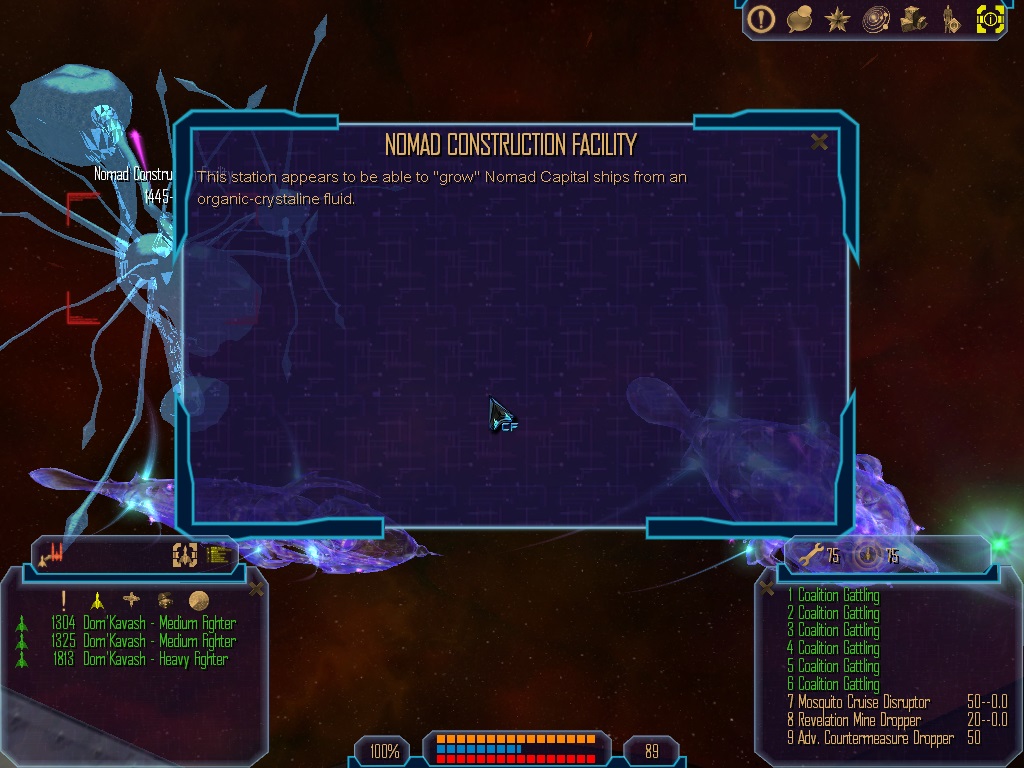Screen dimensions: 1024x768
Task: Select the 1304 Dom'Kavash Medium Fighter contact
Action: point(159,623)
